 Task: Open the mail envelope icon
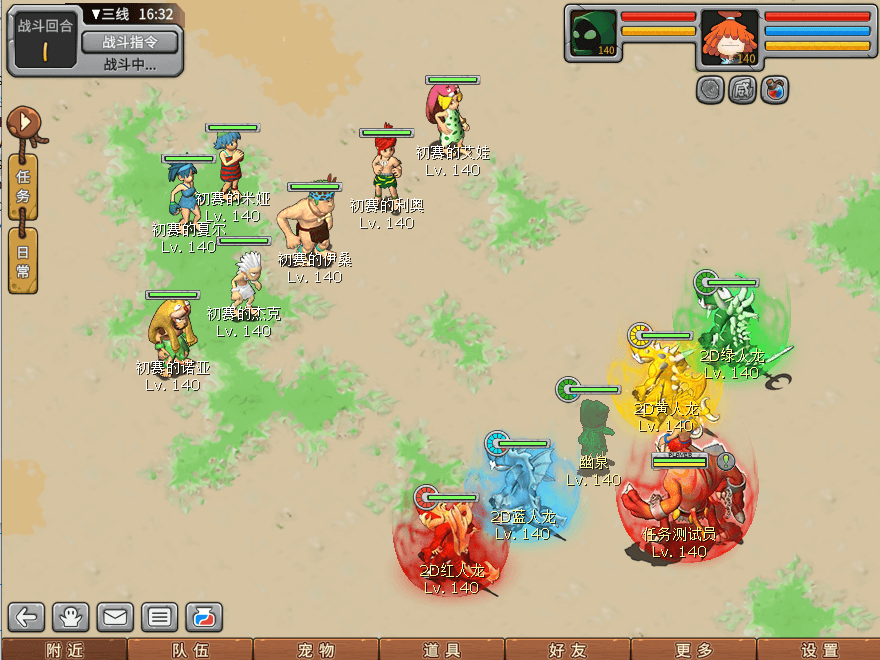point(115,617)
